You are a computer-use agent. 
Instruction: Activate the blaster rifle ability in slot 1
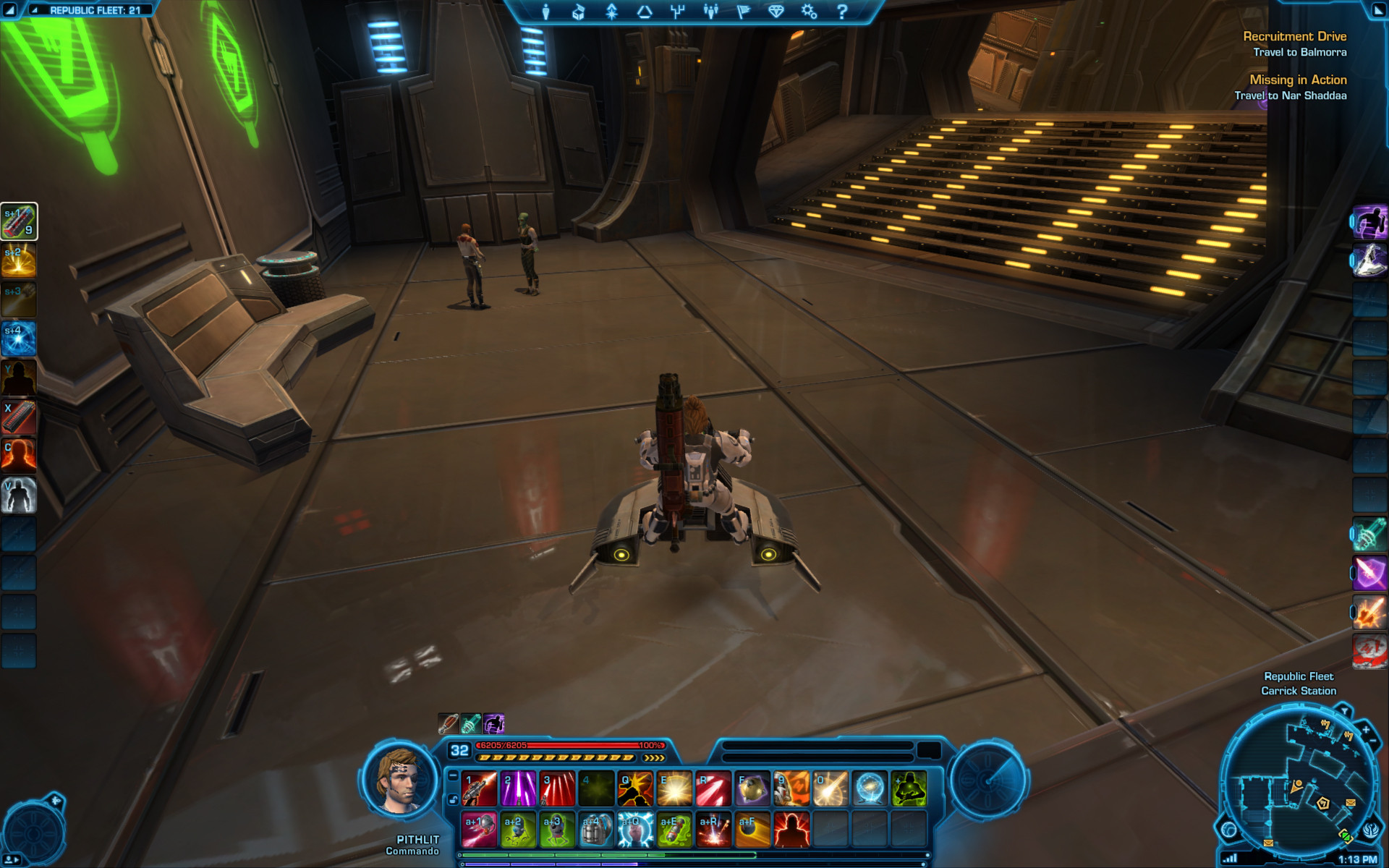[x=480, y=788]
